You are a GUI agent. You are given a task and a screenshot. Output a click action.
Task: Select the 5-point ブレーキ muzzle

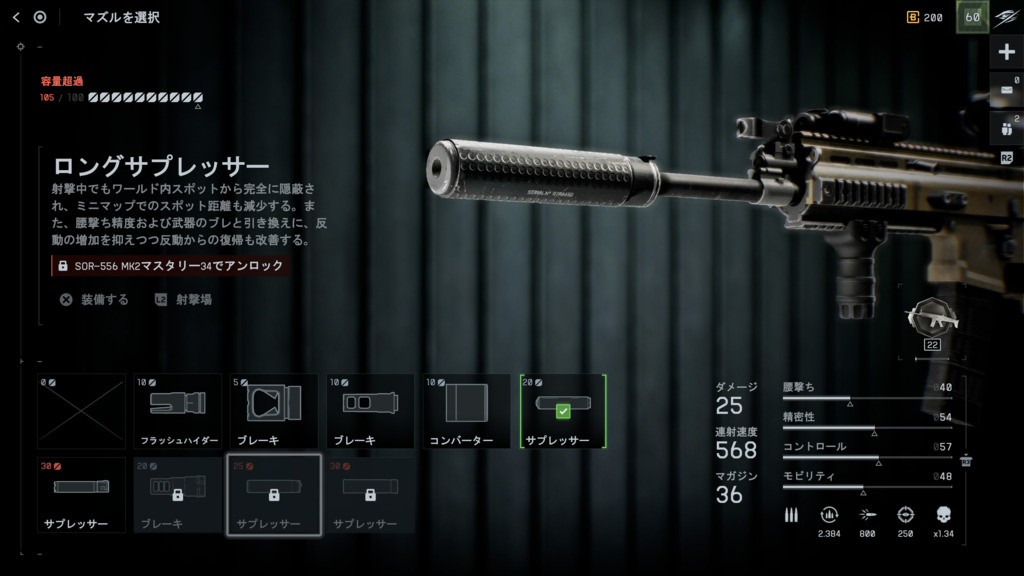pos(274,411)
